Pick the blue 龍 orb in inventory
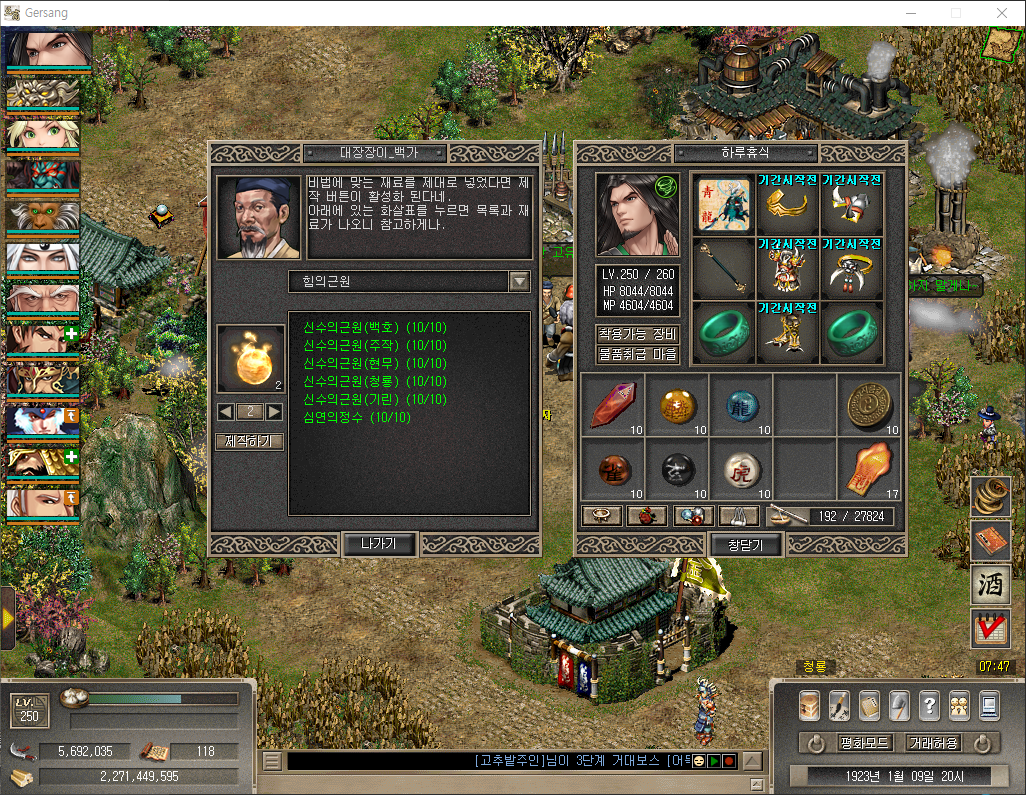 (x=742, y=405)
